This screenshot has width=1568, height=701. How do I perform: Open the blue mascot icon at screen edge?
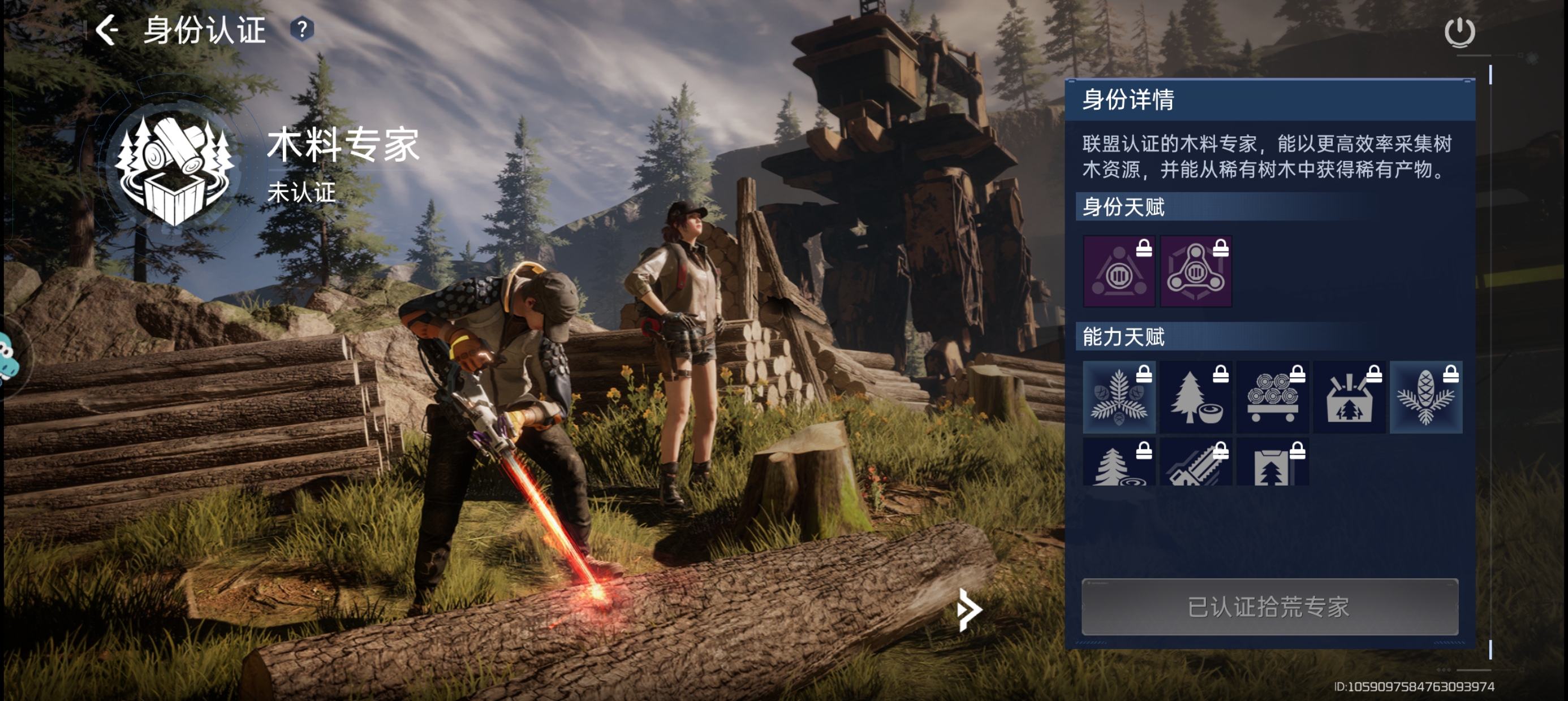8,359
